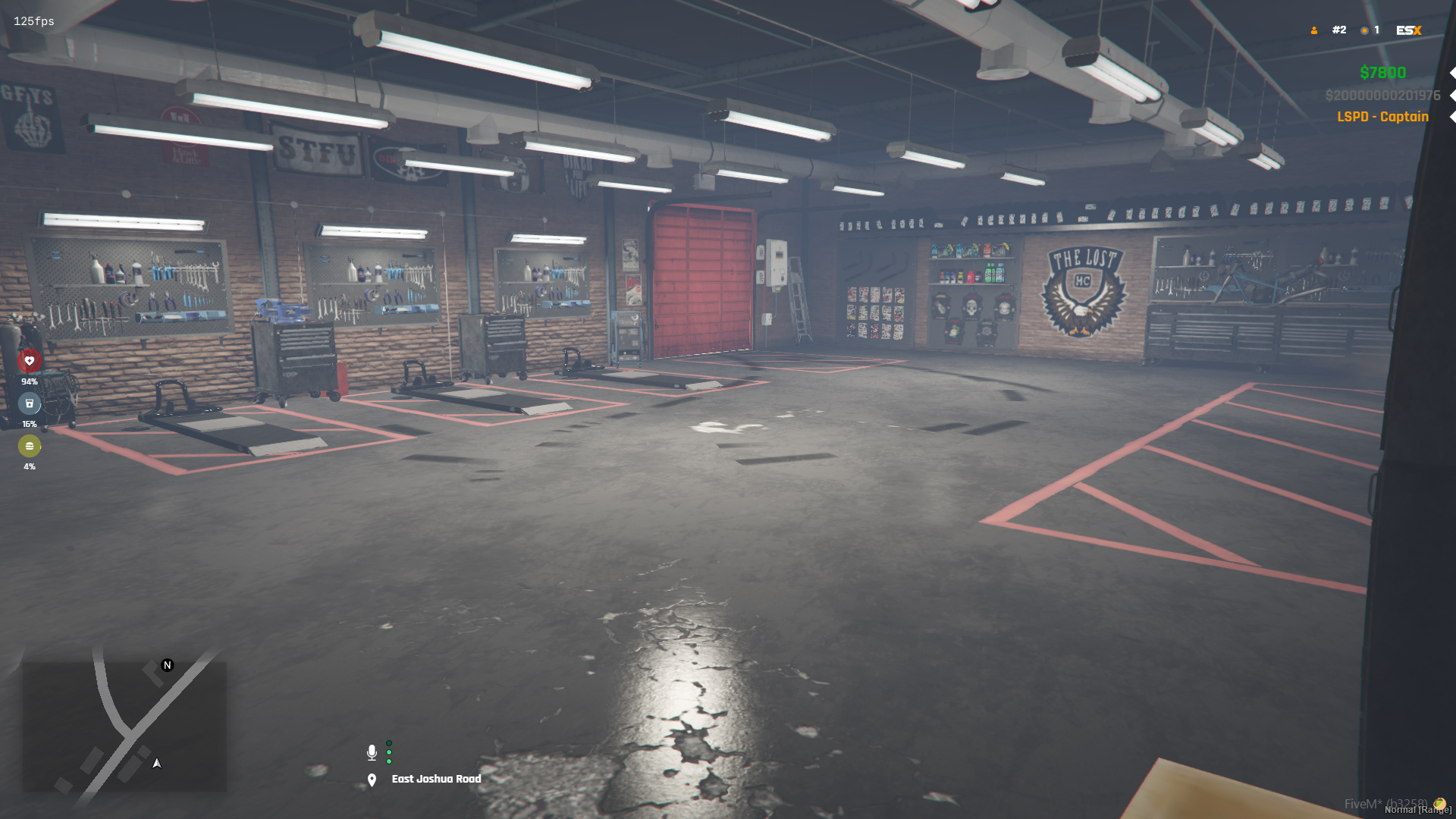This screenshot has width=1456, height=819.
Task: Click the burger hunger status icon
Action: (30, 446)
